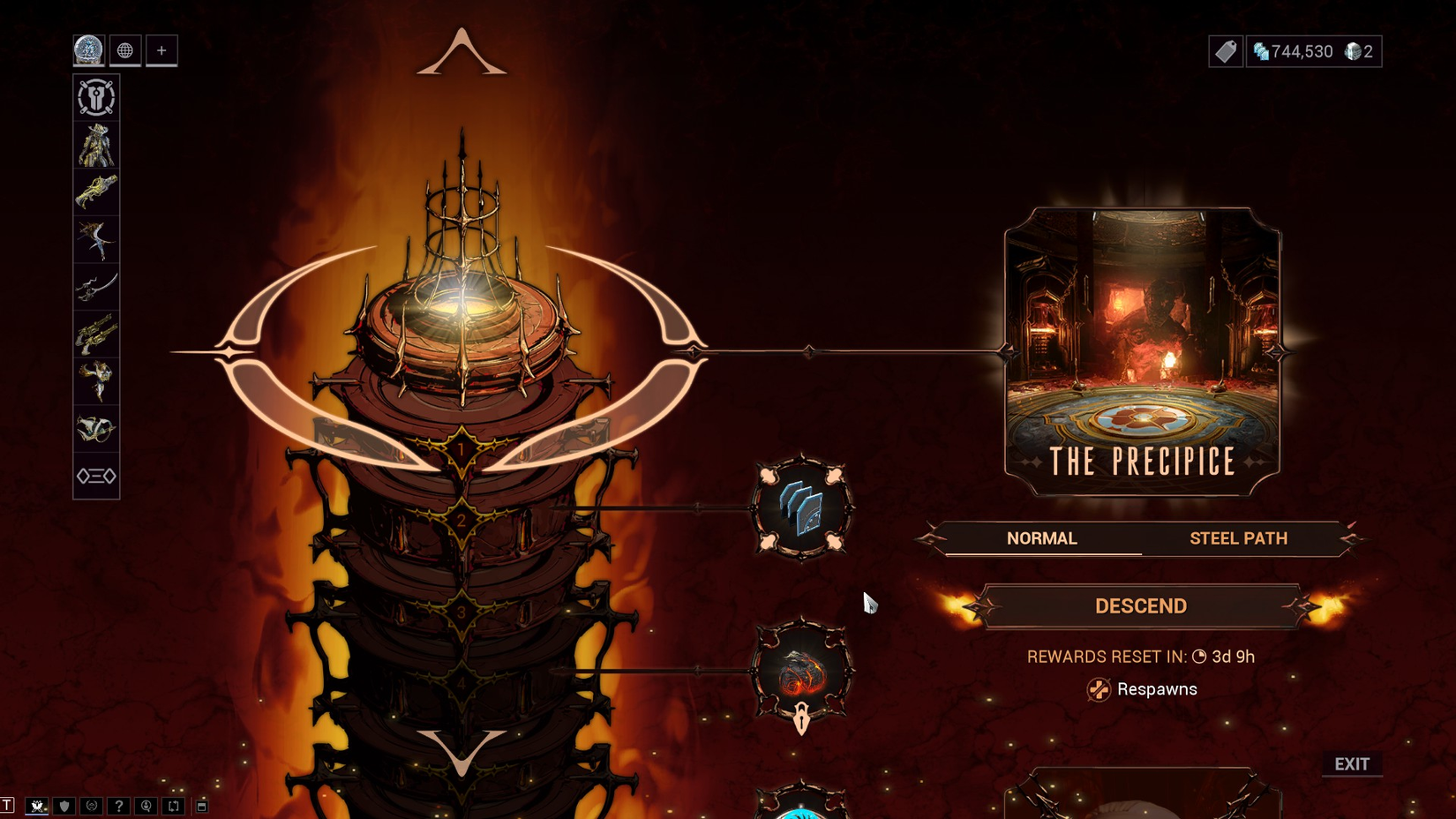This screenshot has width=1456, height=819.
Task: Switch to the Steel Path difficulty
Action: [1239, 538]
